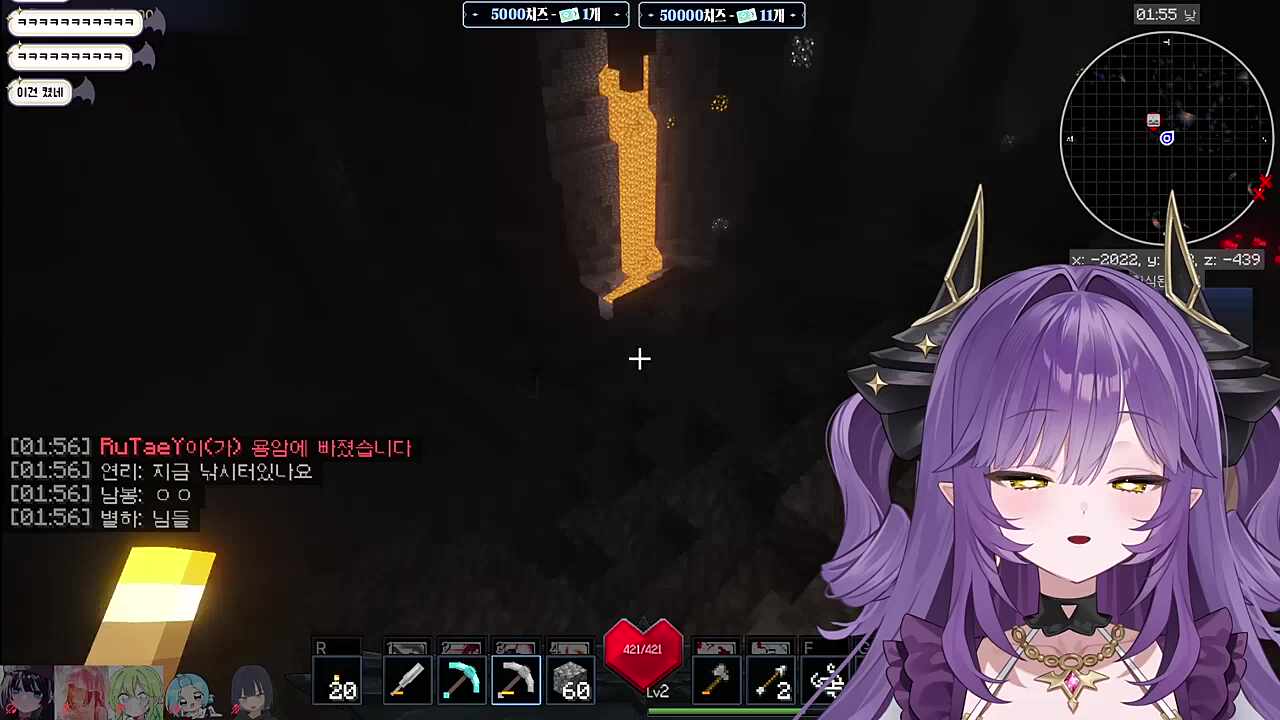The width and height of the screenshot is (1280, 720).
Task: Select the diamond pickaxe
Action: (x=461, y=680)
